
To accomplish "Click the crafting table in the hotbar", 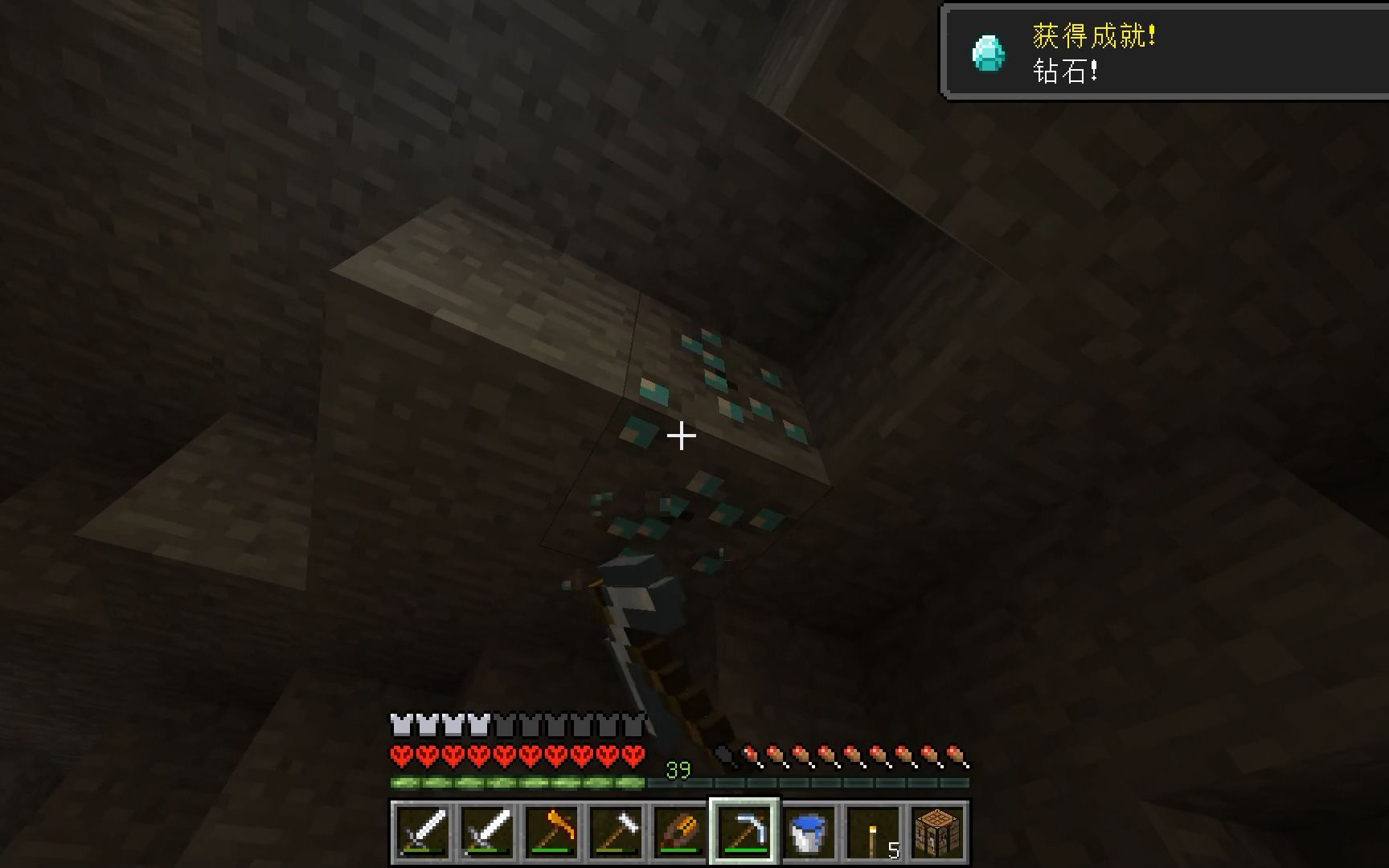I will pyautogui.click(x=939, y=831).
